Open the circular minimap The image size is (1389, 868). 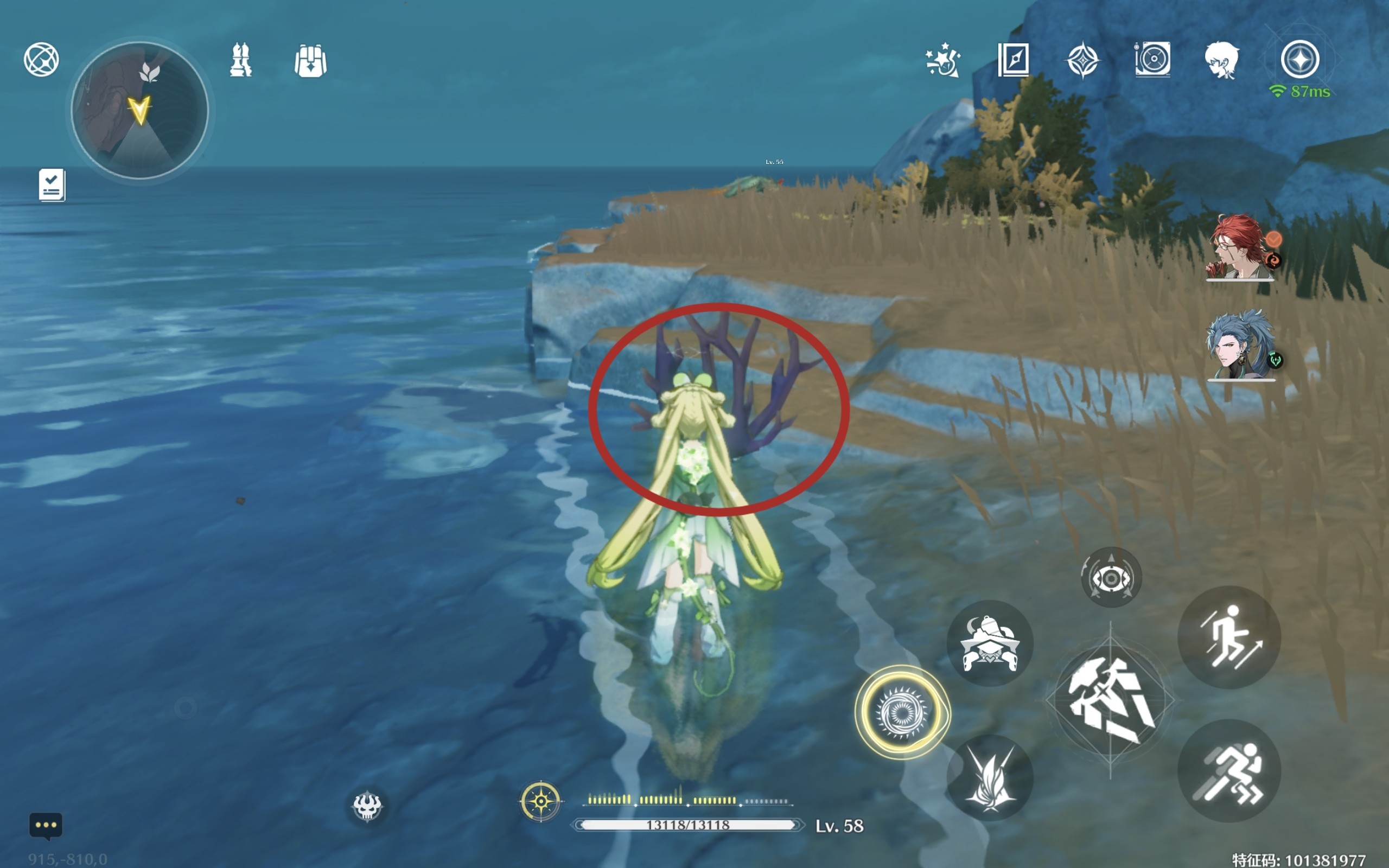pos(139,110)
